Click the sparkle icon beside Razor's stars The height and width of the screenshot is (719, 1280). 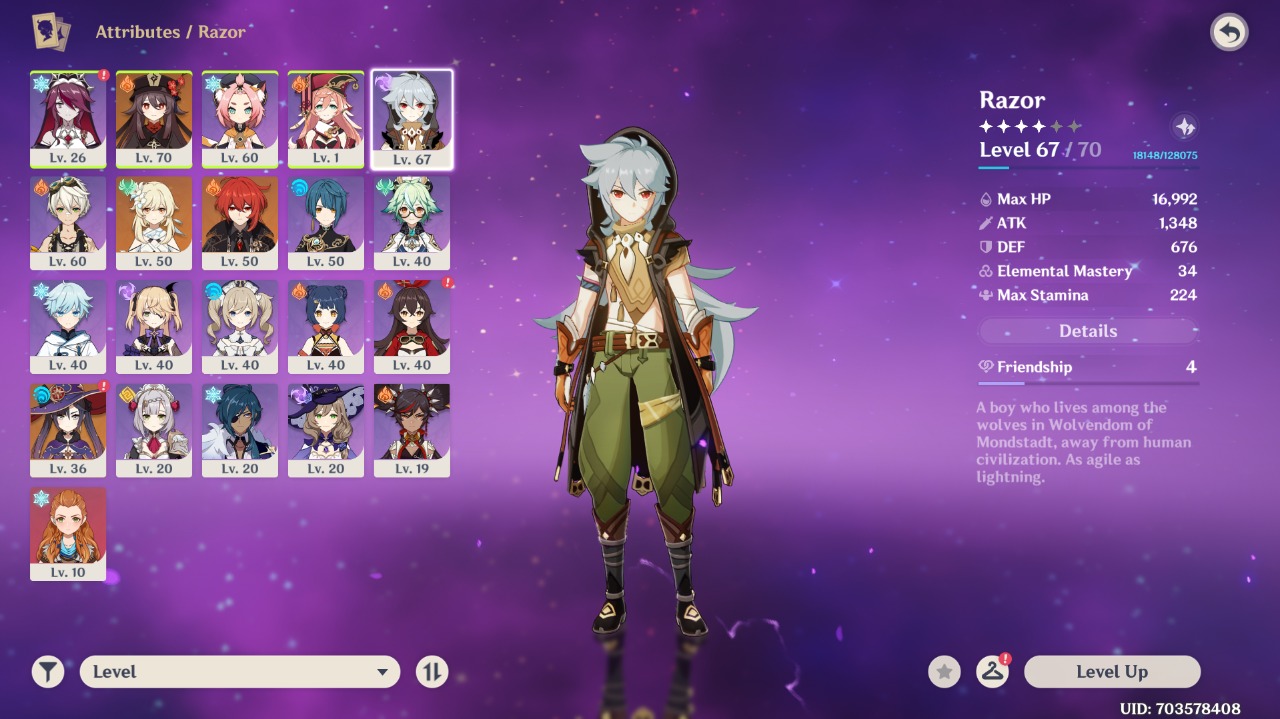coord(1184,127)
